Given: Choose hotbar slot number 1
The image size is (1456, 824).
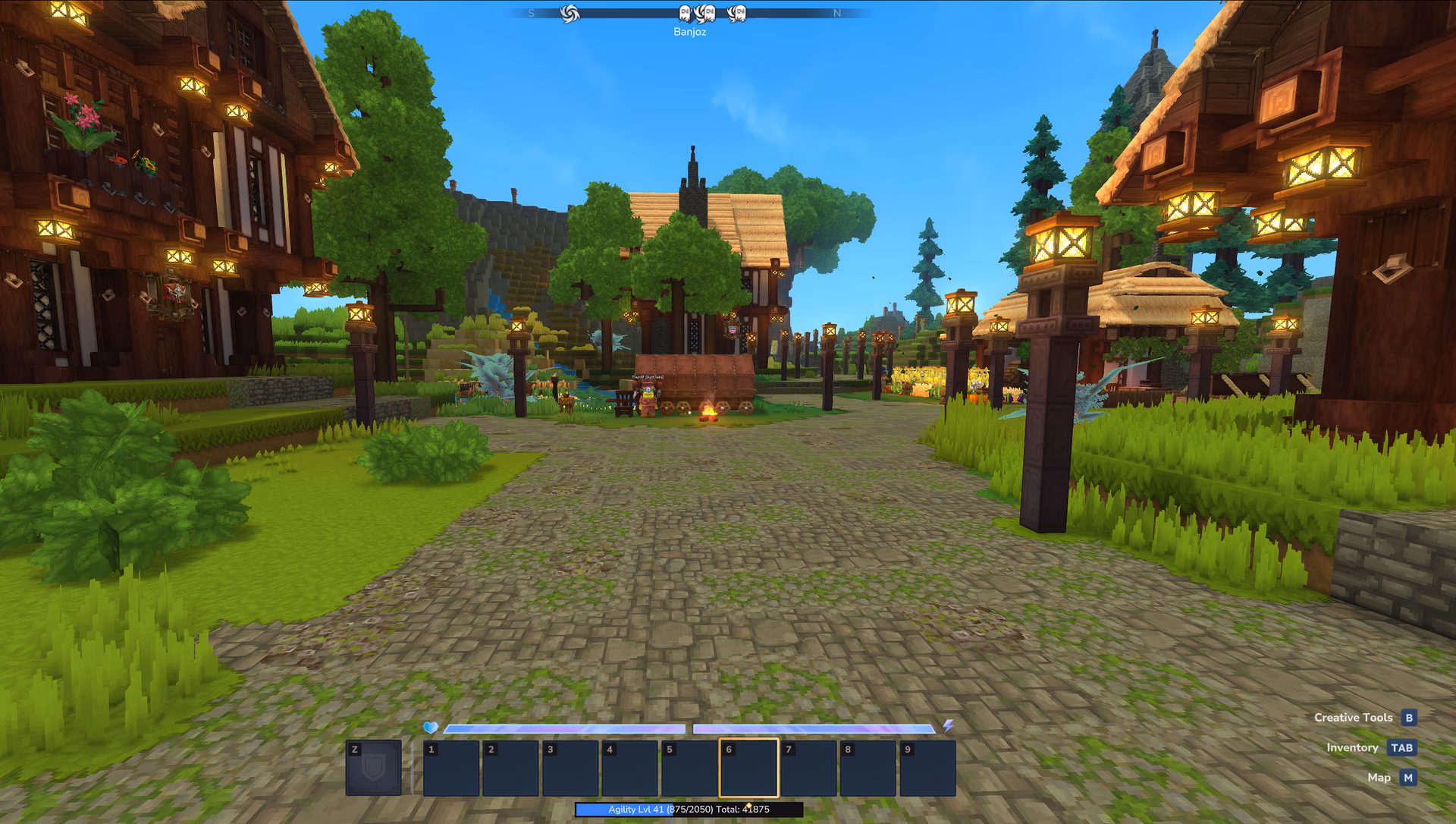Looking at the screenshot, I should [x=451, y=768].
